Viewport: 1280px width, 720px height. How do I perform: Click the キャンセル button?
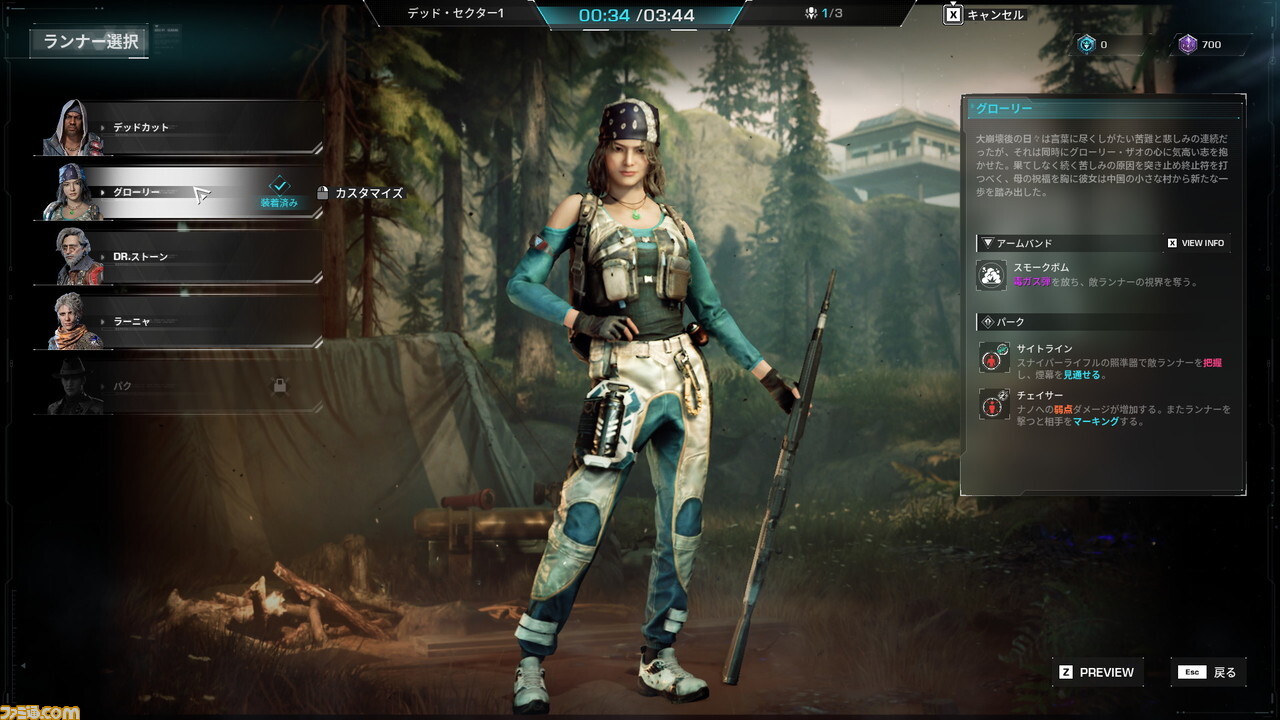point(986,15)
